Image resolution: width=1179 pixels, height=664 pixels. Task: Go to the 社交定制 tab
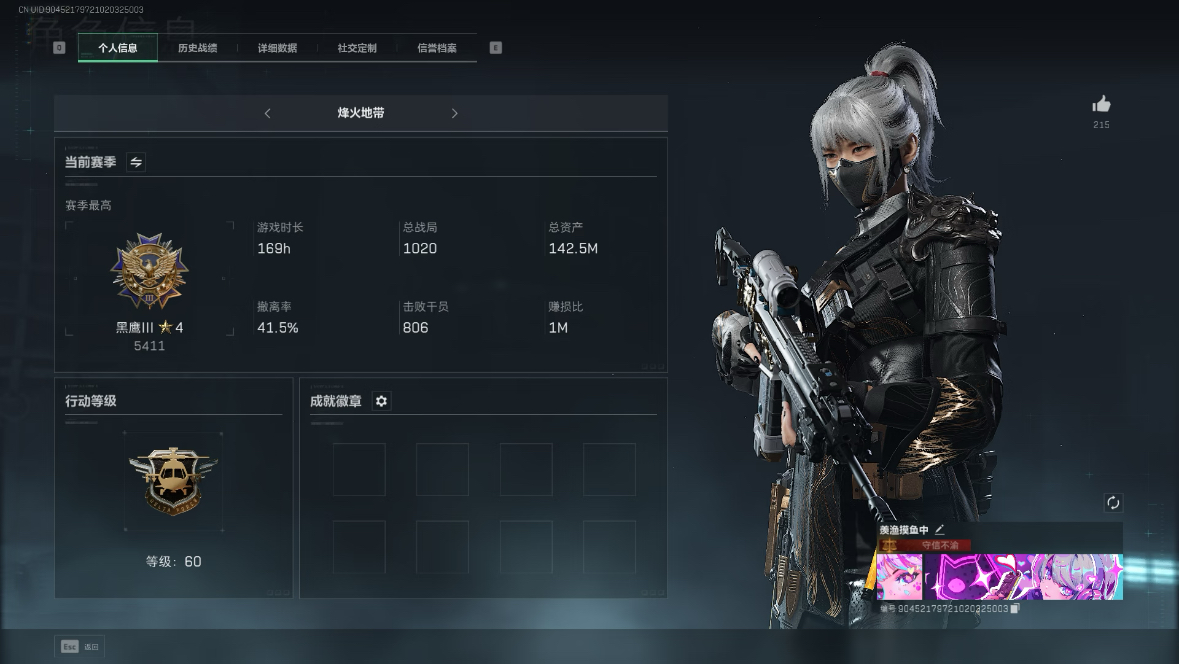(x=357, y=48)
